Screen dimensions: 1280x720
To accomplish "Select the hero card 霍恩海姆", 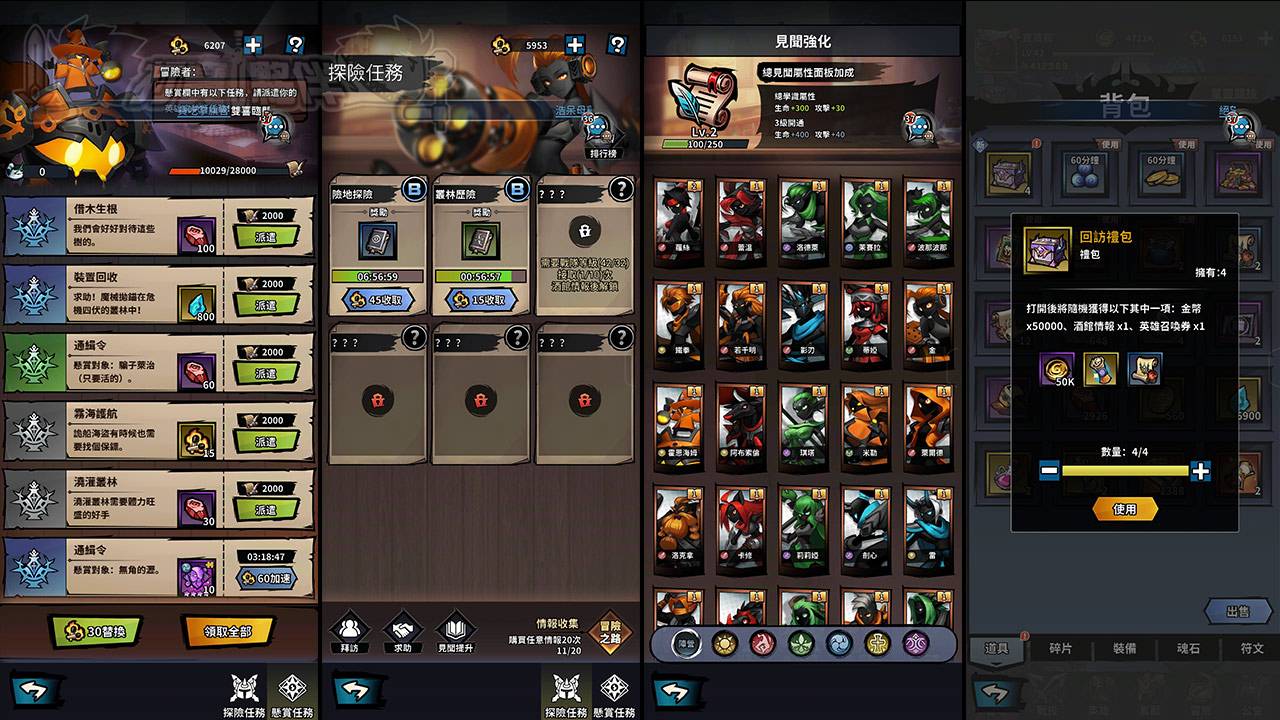I will click(679, 426).
